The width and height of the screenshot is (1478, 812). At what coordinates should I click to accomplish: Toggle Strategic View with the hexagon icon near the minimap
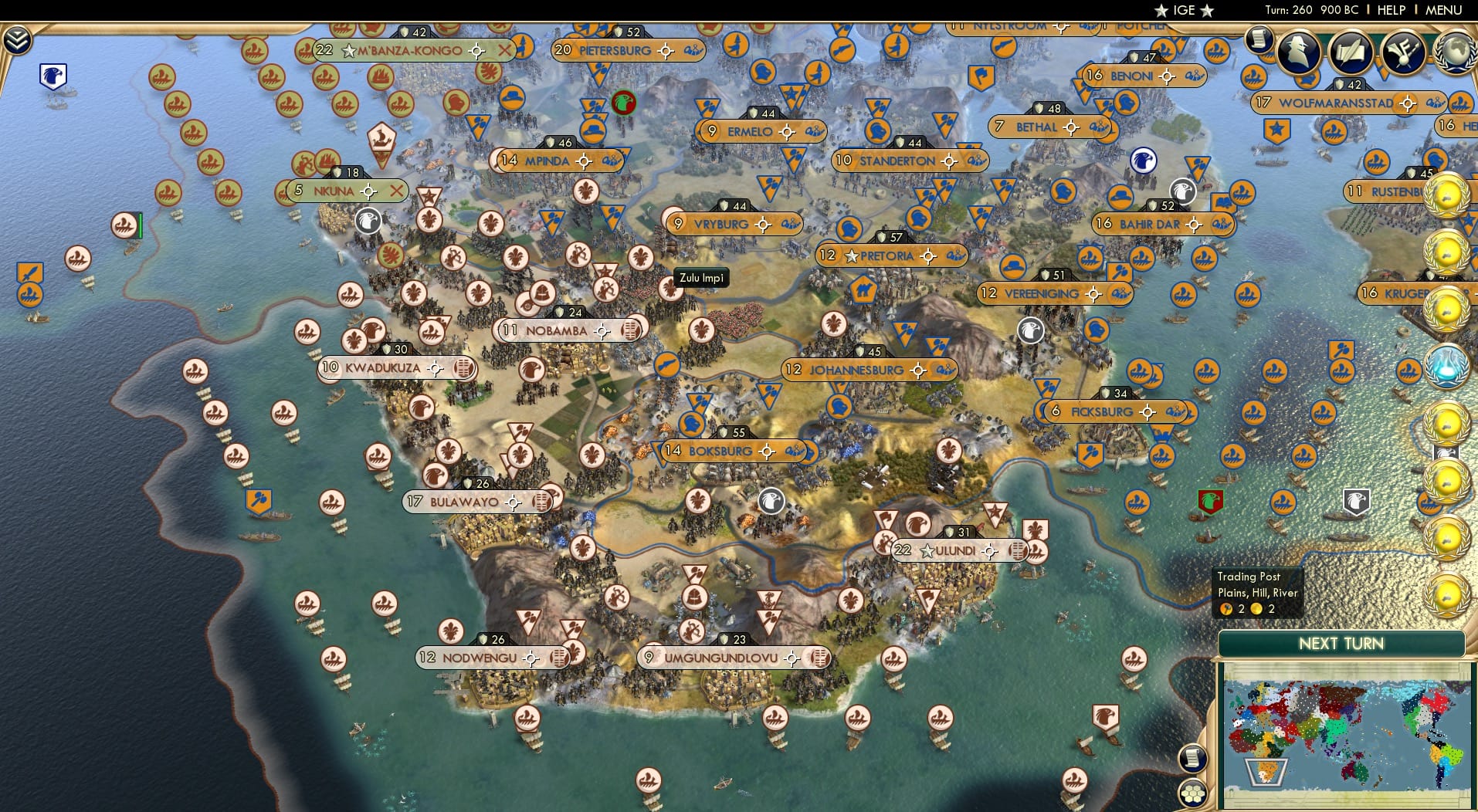tap(1194, 792)
